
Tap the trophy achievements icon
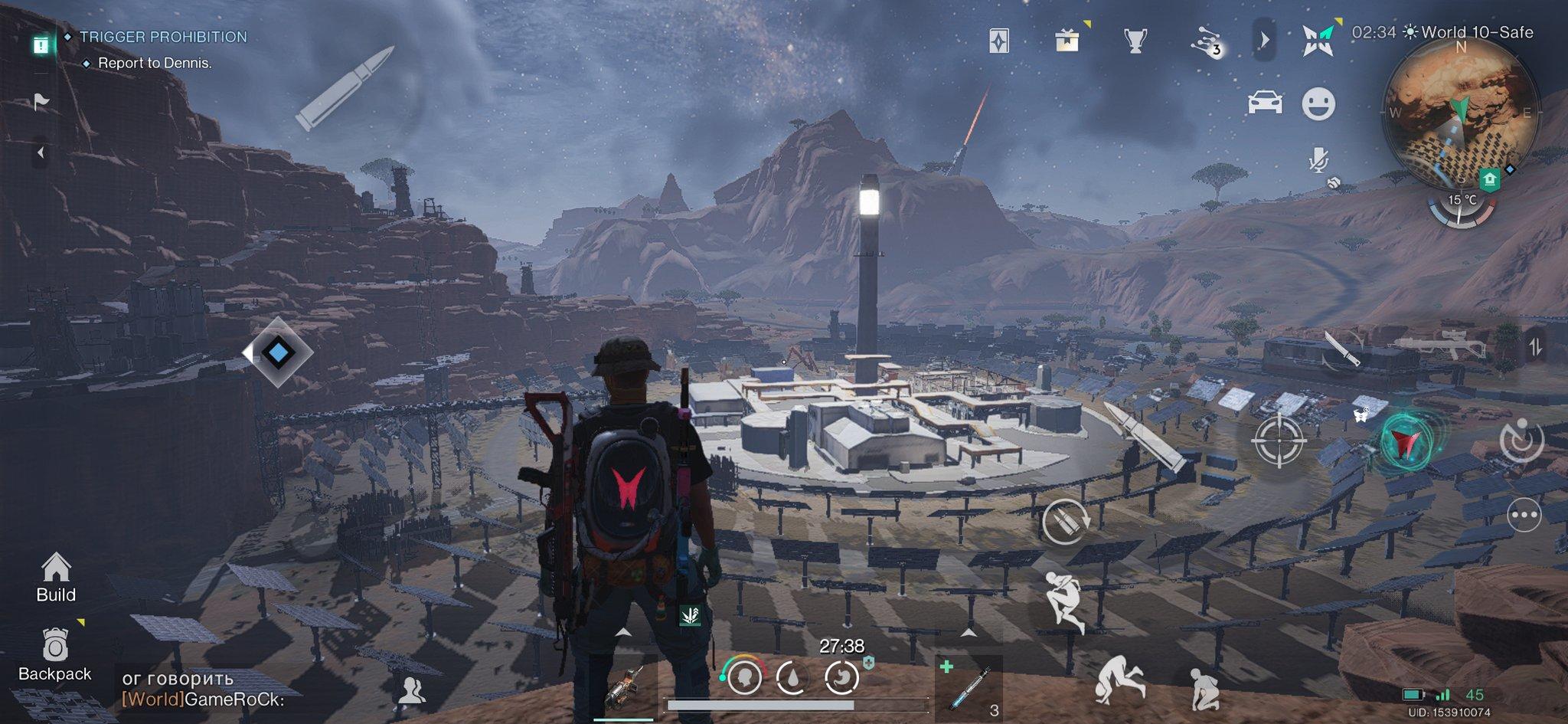[1135, 41]
